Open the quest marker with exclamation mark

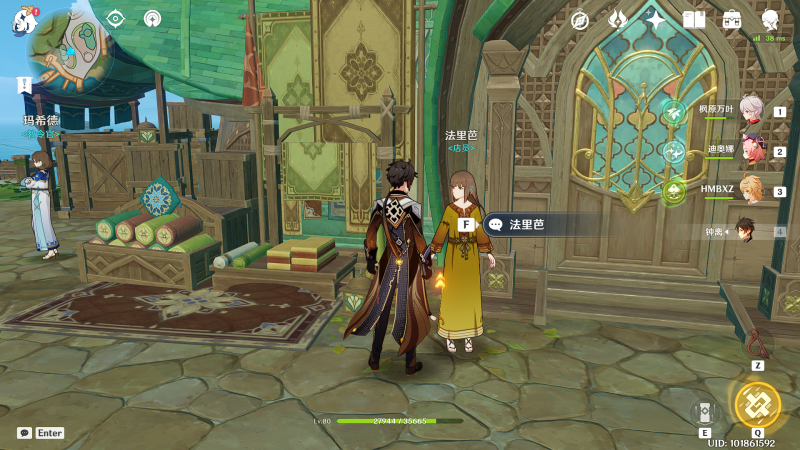(x=23, y=84)
